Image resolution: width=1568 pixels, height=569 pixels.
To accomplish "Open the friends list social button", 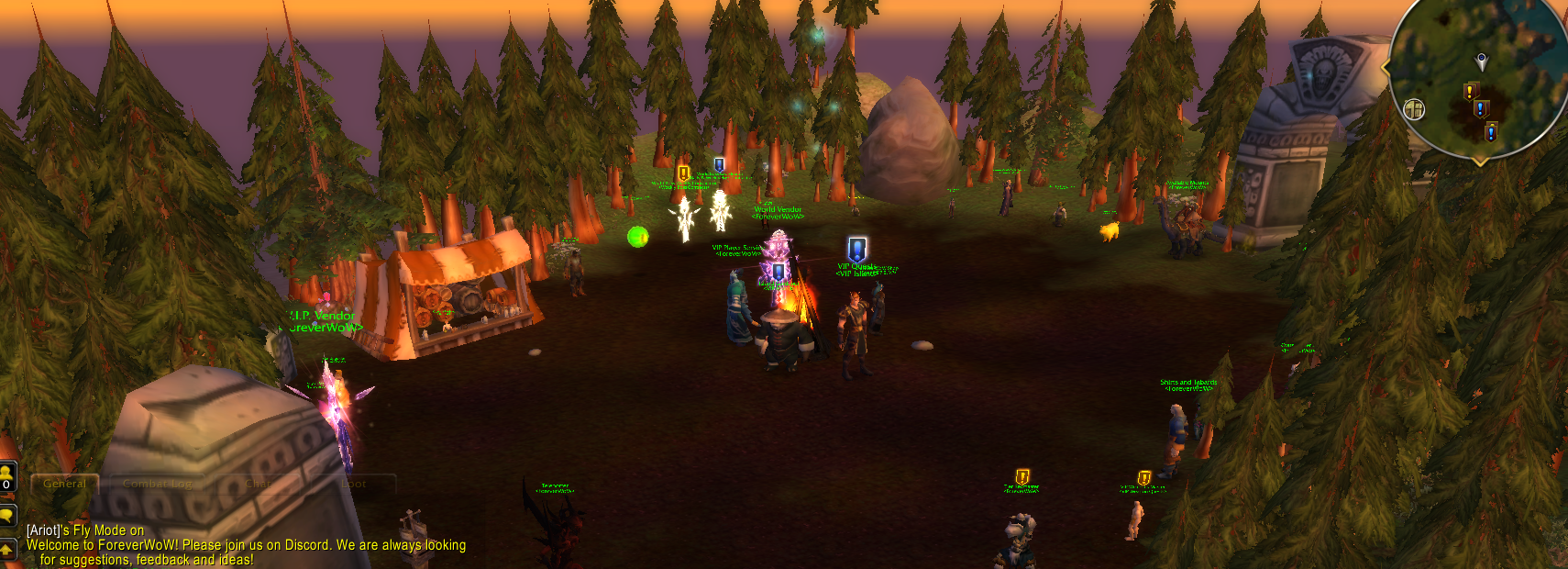I will 6,477.
